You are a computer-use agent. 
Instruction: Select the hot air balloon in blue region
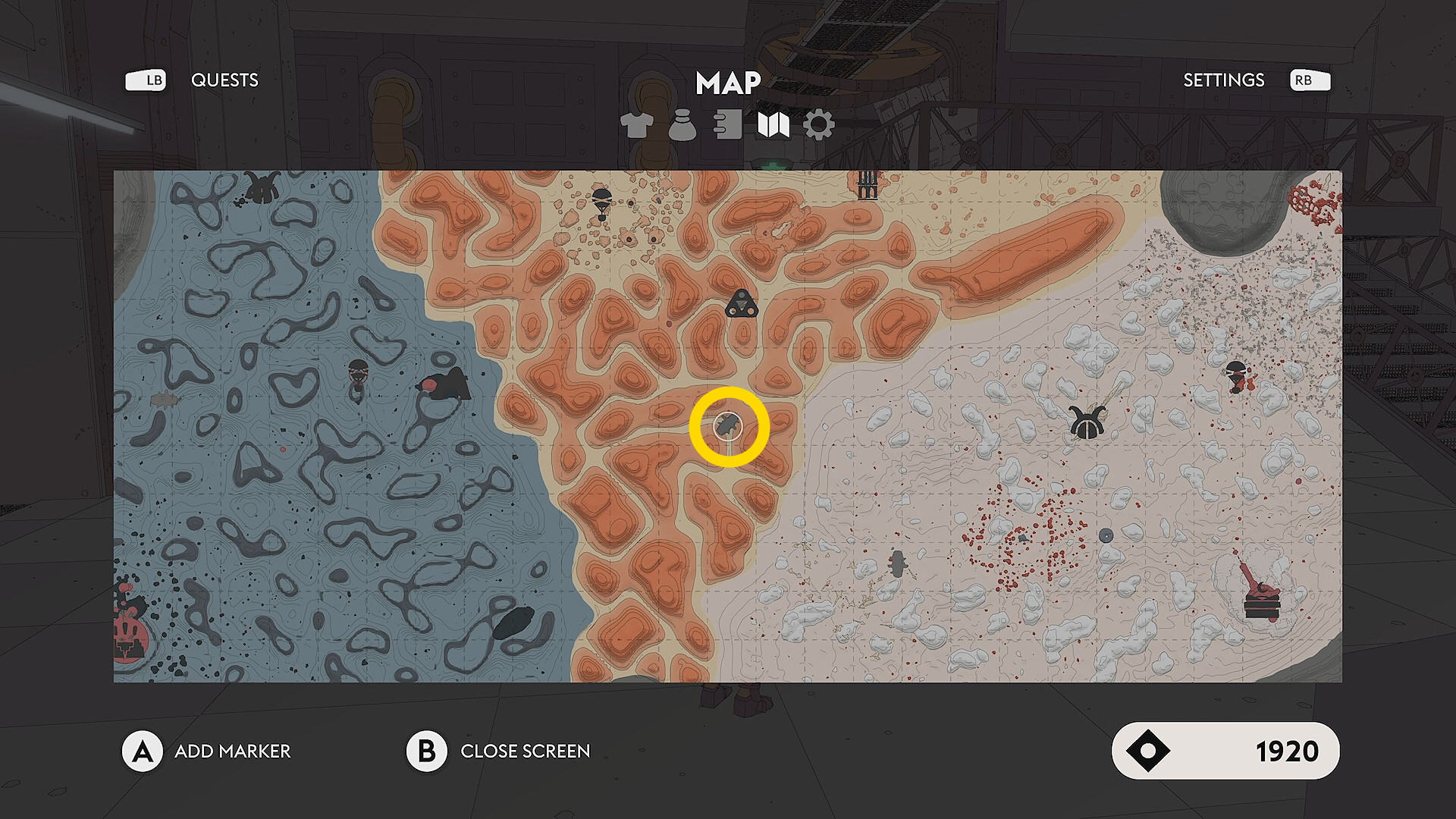click(x=358, y=375)
